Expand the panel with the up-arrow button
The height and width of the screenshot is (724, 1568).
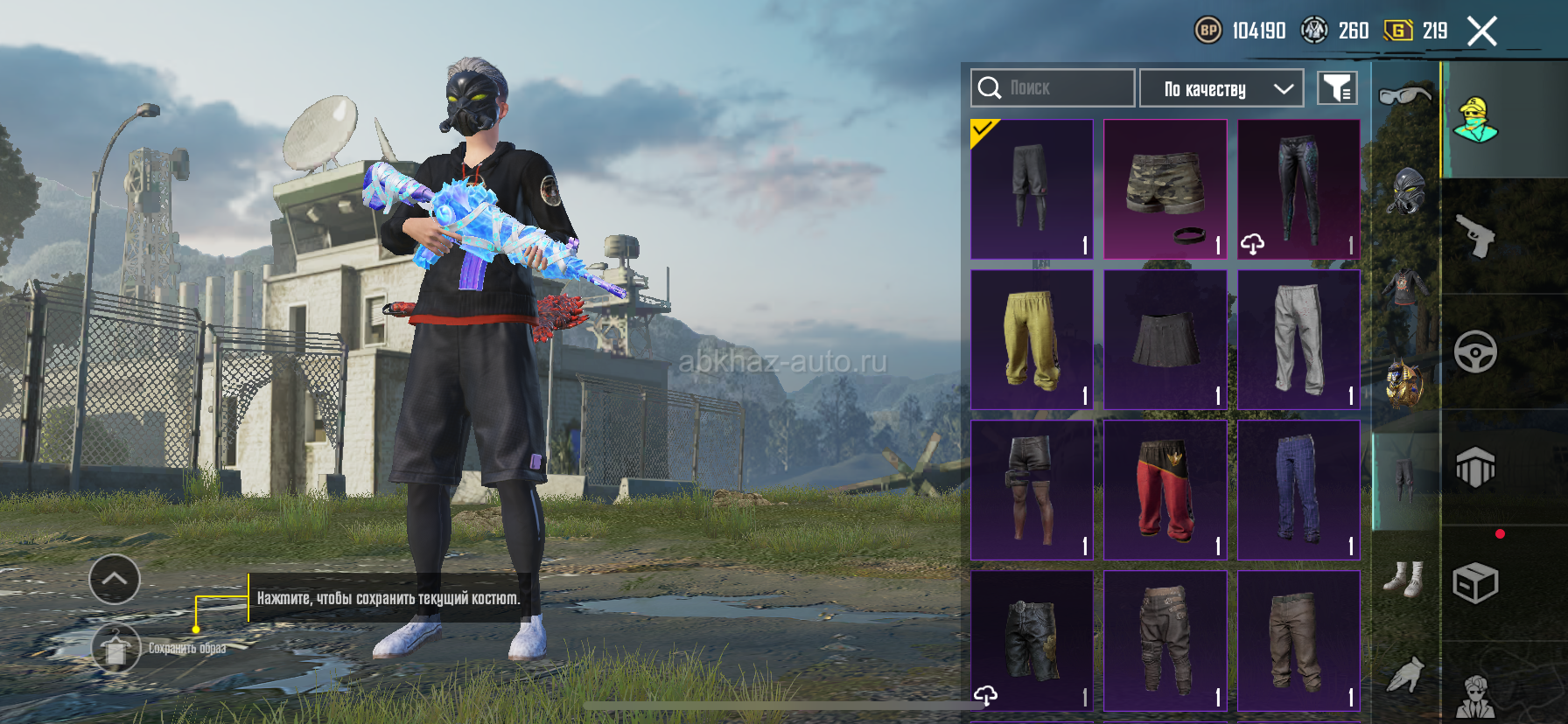(115, 579)
